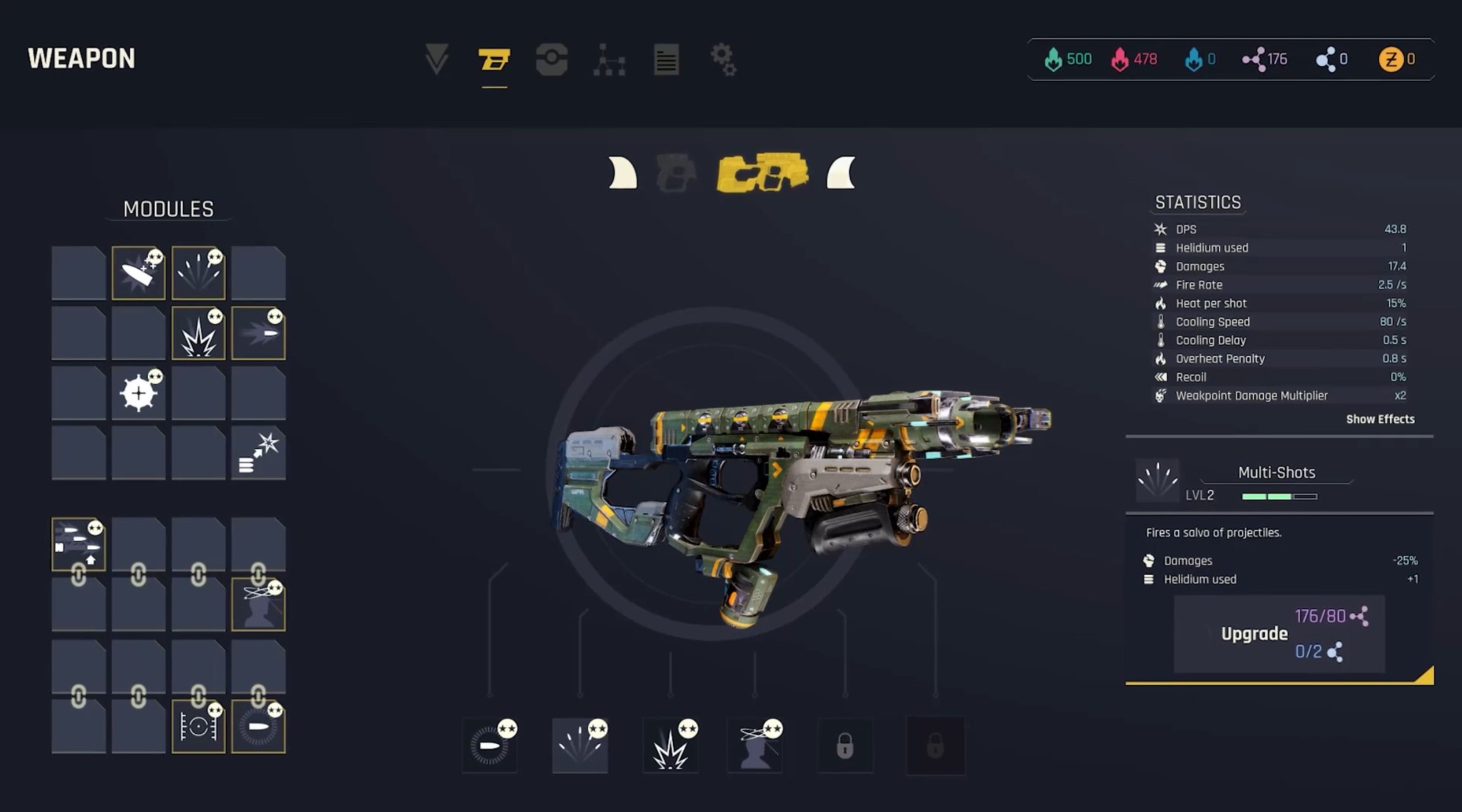The width and height of the screenshot is (1462, 812).
Task: Choose the yellow rifle weapon thumbnail
Action: 762,173
